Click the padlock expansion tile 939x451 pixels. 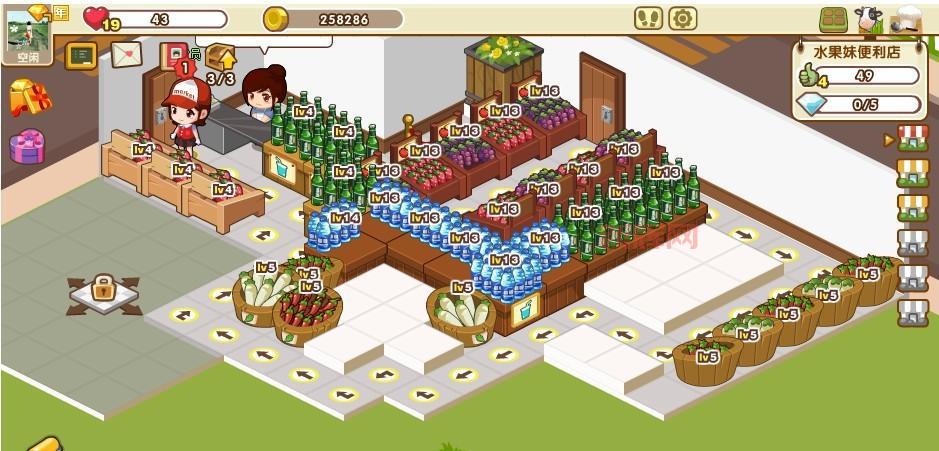point(103,291)
